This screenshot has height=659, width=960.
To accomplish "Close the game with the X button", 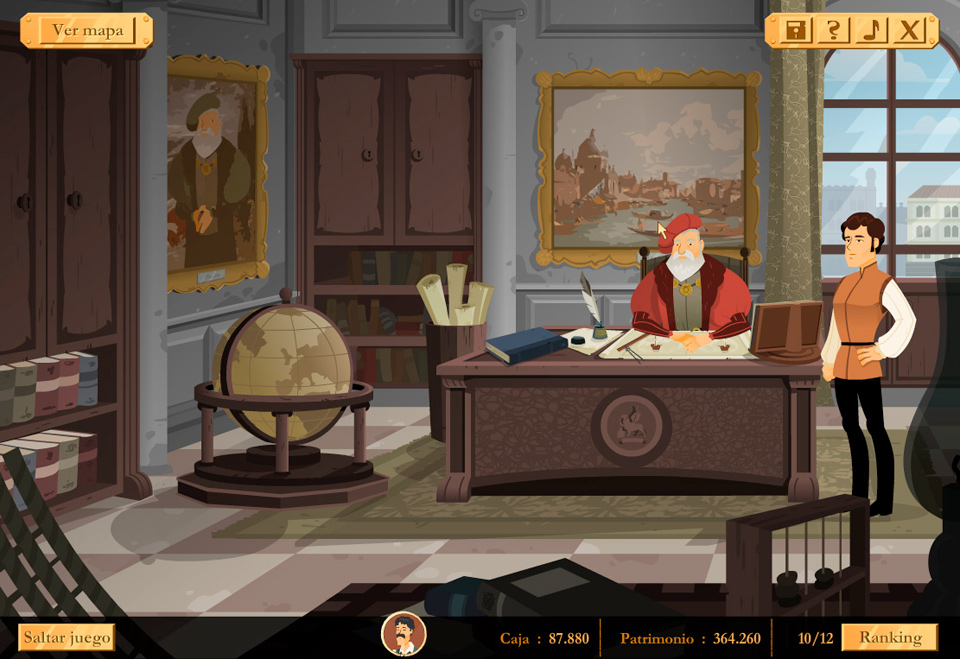I will click(x=908, y=30).
